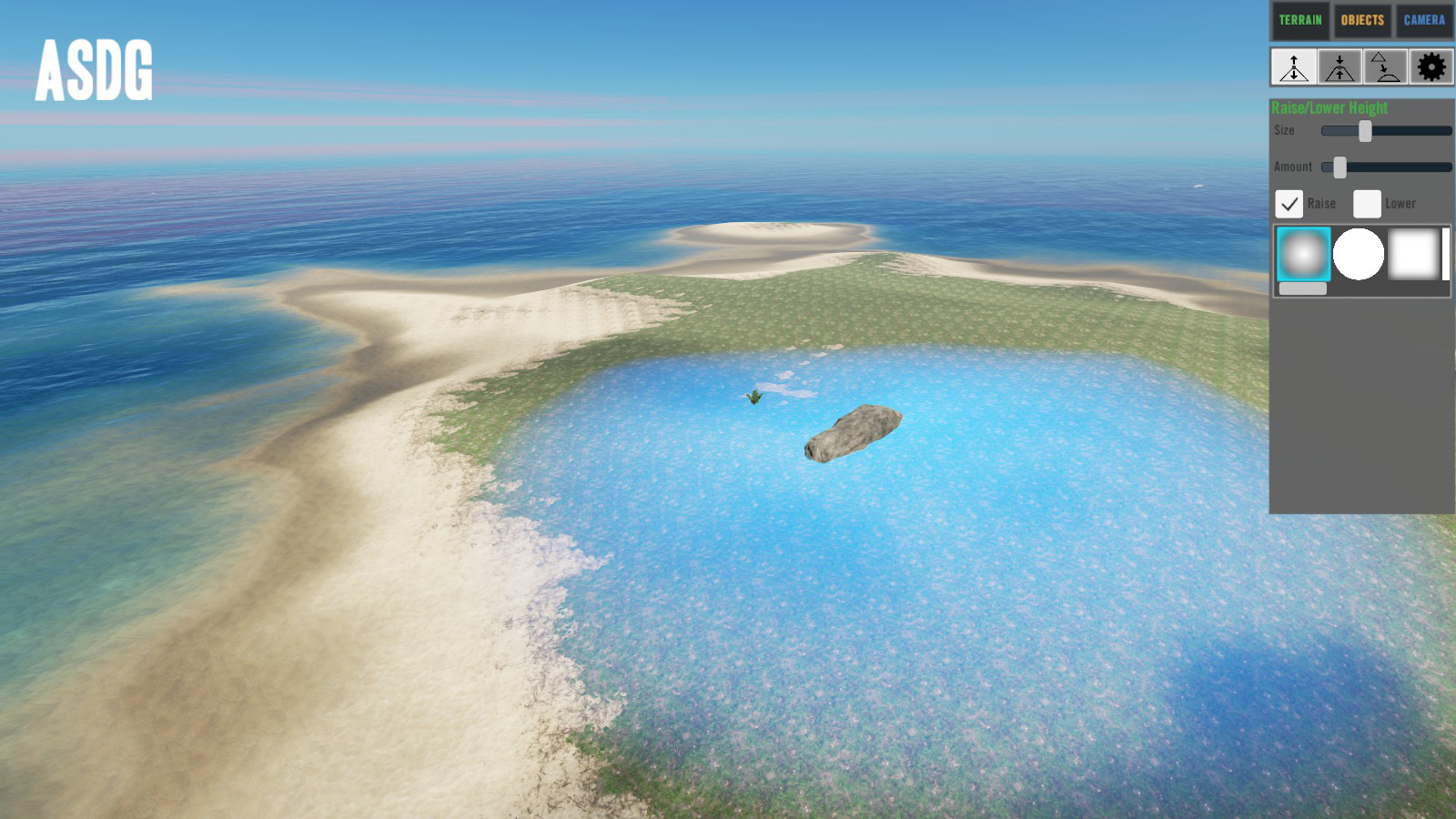Choose the solid white circle brush
The image size is (1456, 819).
coord(1359,254)
